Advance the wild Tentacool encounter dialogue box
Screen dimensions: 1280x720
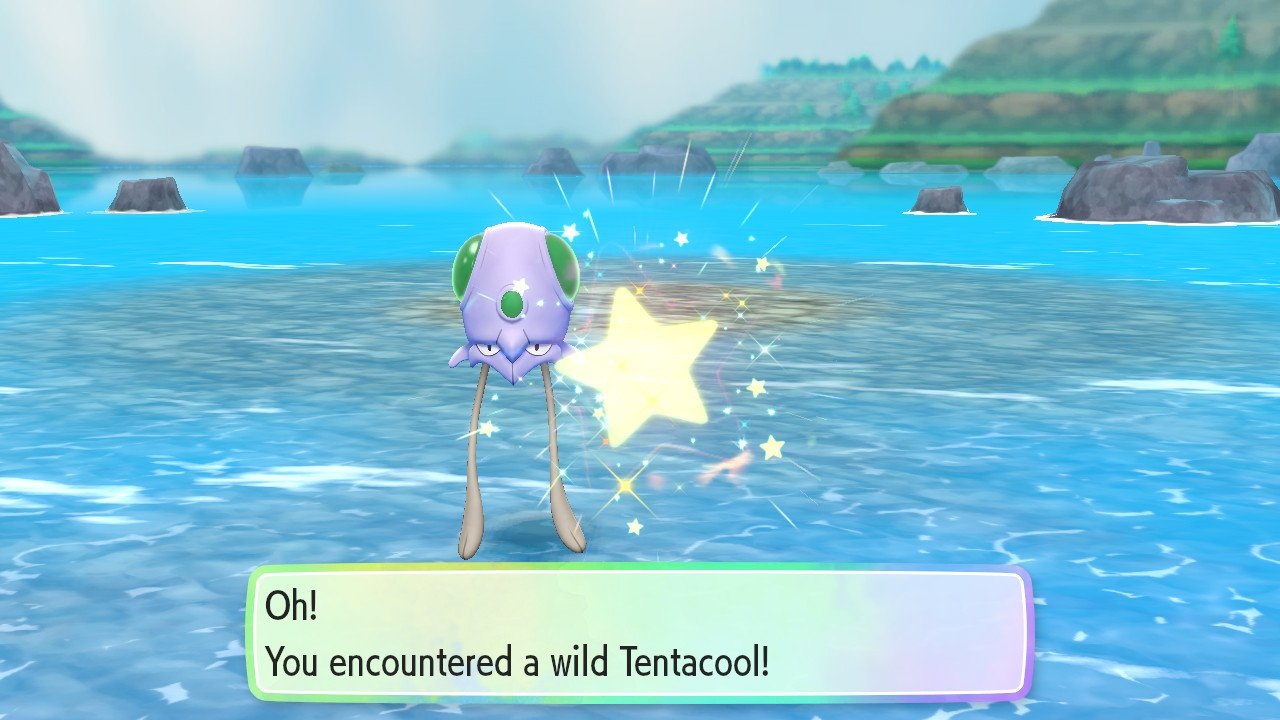(639, 632)
